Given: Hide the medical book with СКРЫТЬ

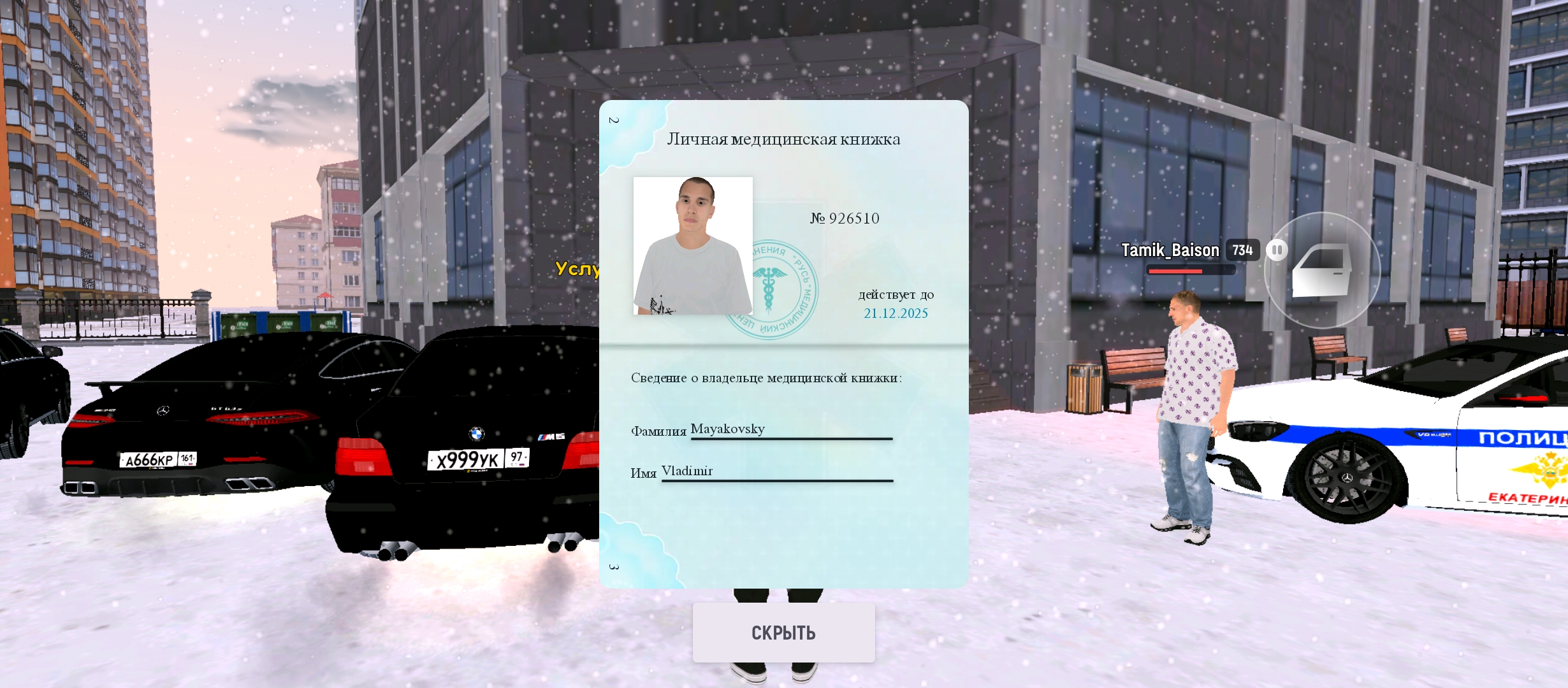Looking at the screenshot, I should pos(783,633).
